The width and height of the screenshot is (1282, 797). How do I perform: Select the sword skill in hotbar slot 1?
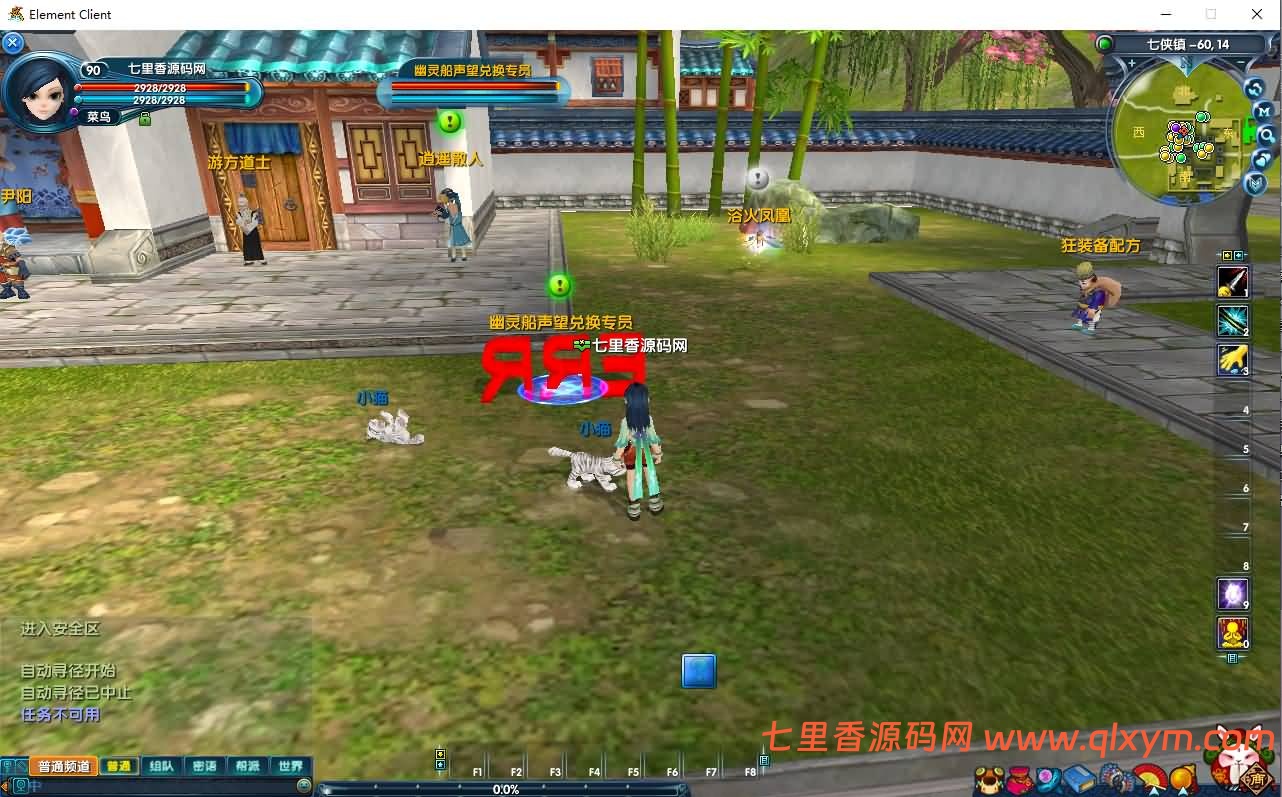point(1232,283)
